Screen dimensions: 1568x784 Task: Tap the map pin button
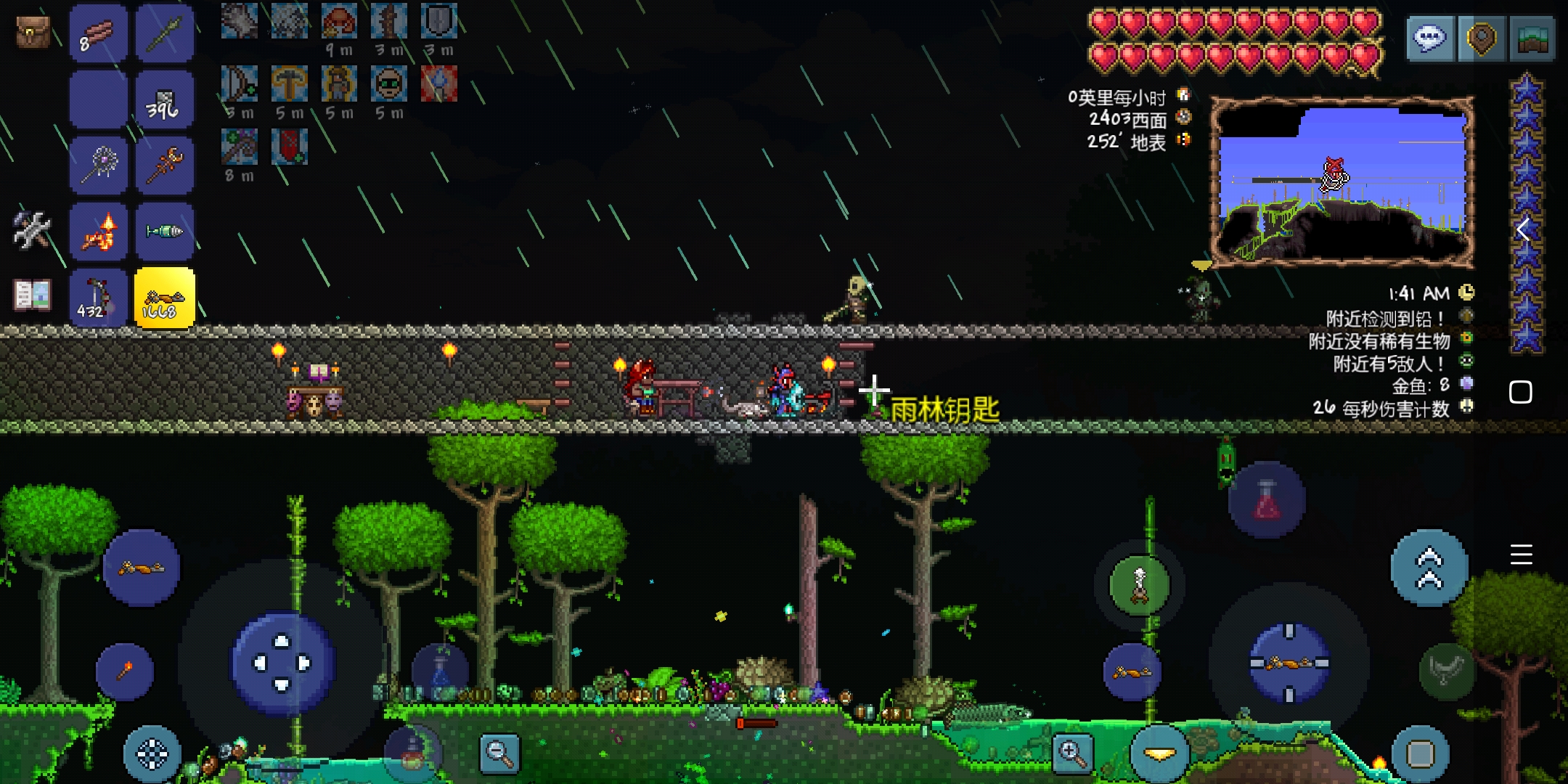click(x=1482, y=38)
